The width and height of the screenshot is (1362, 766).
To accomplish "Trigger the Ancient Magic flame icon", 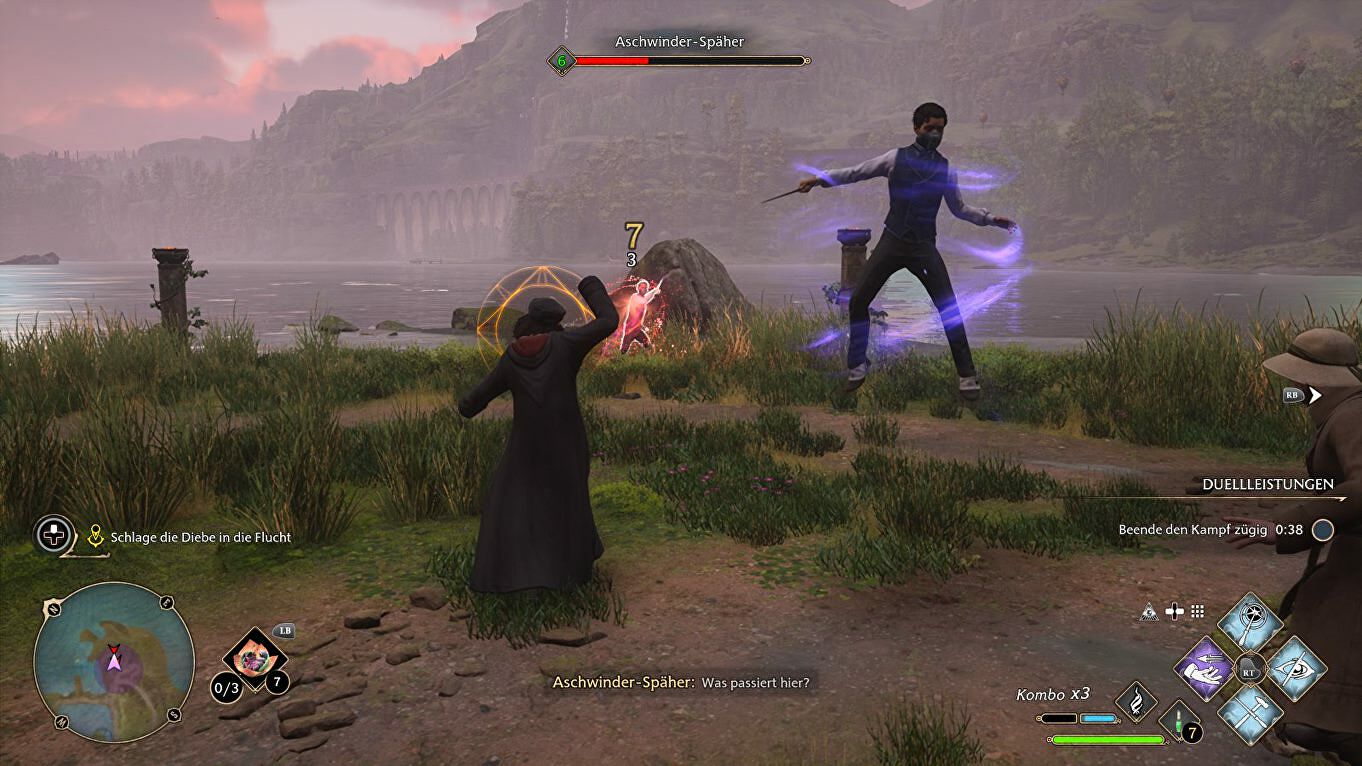I will [x=1136, y=701].
